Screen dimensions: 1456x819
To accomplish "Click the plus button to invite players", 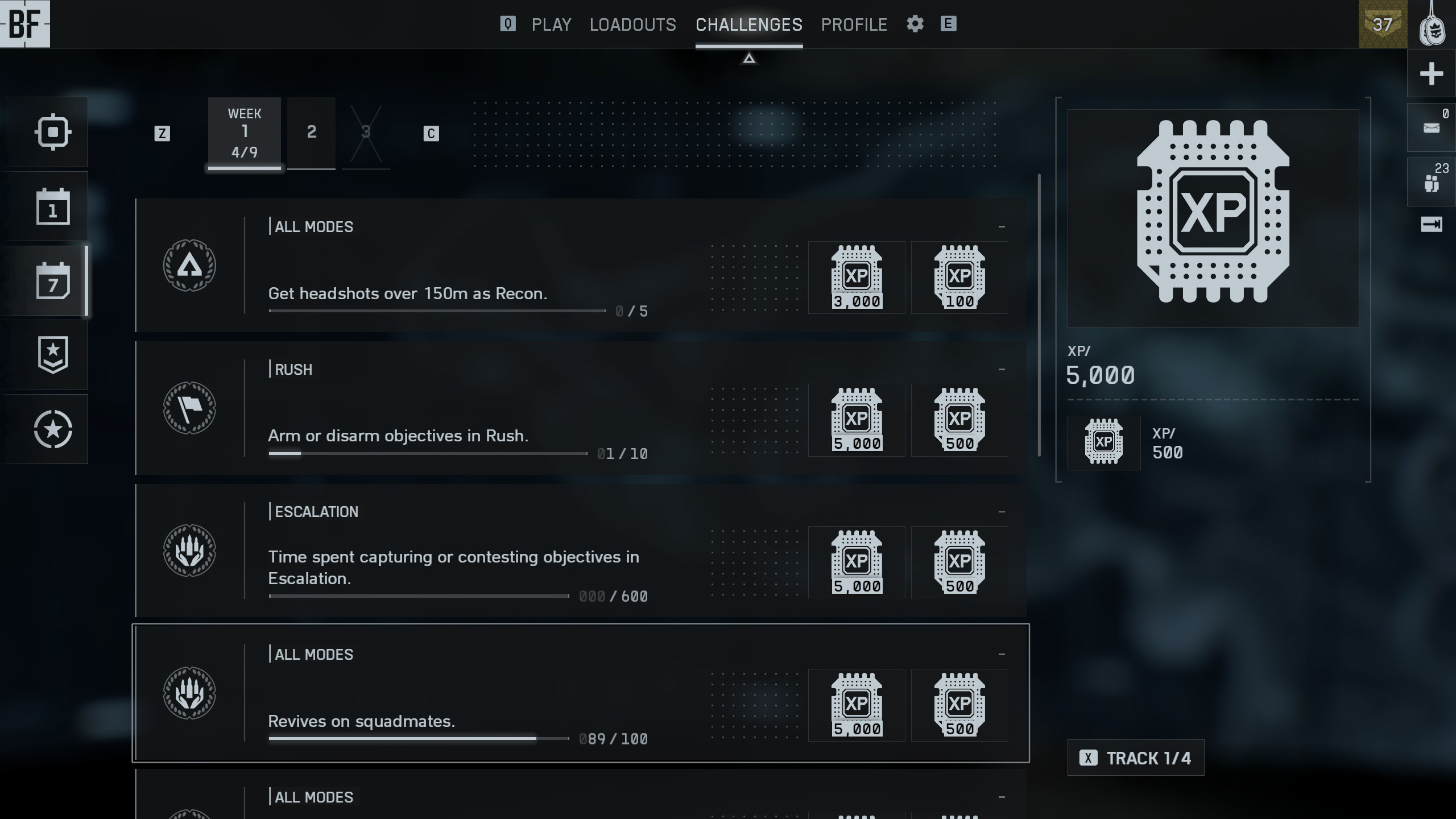I will point(1431,73).
